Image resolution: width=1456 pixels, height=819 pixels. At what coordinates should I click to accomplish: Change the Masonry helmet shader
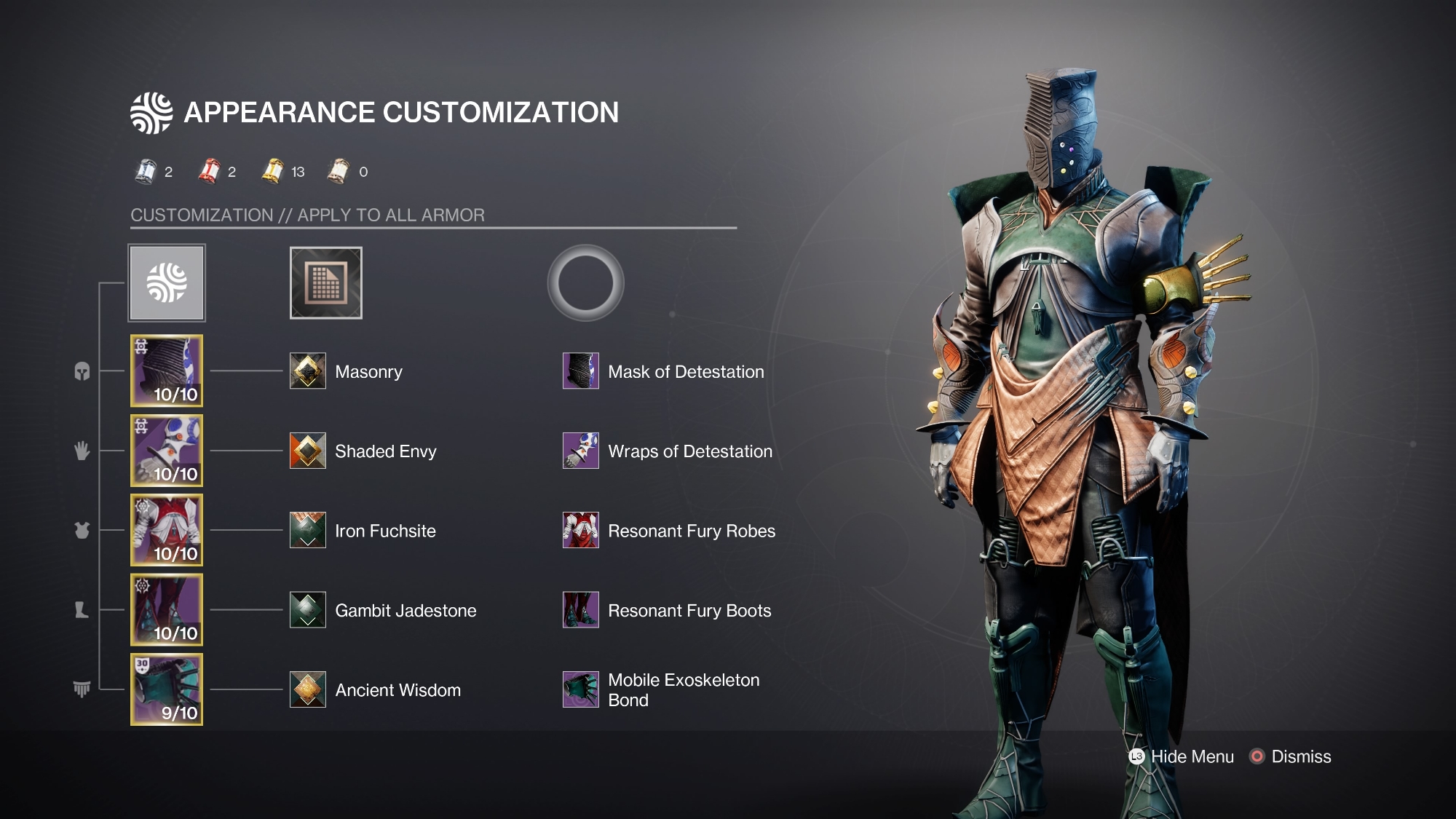pyautogui.click(x=308, y=371)
